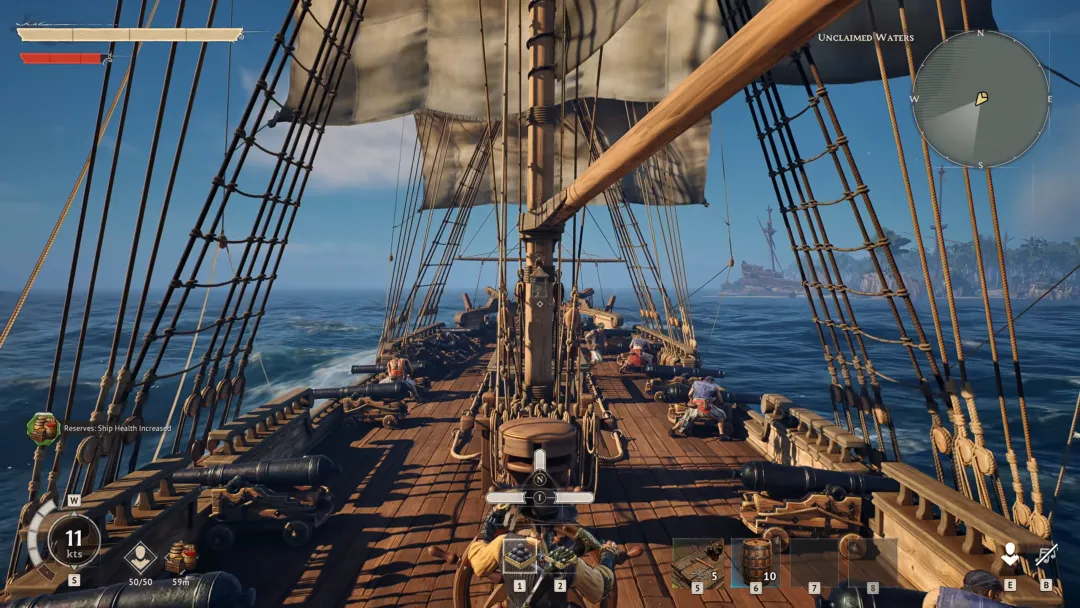
Task: Toggle the crossed-out music shanty icon
Action: tap(1046, 556)
